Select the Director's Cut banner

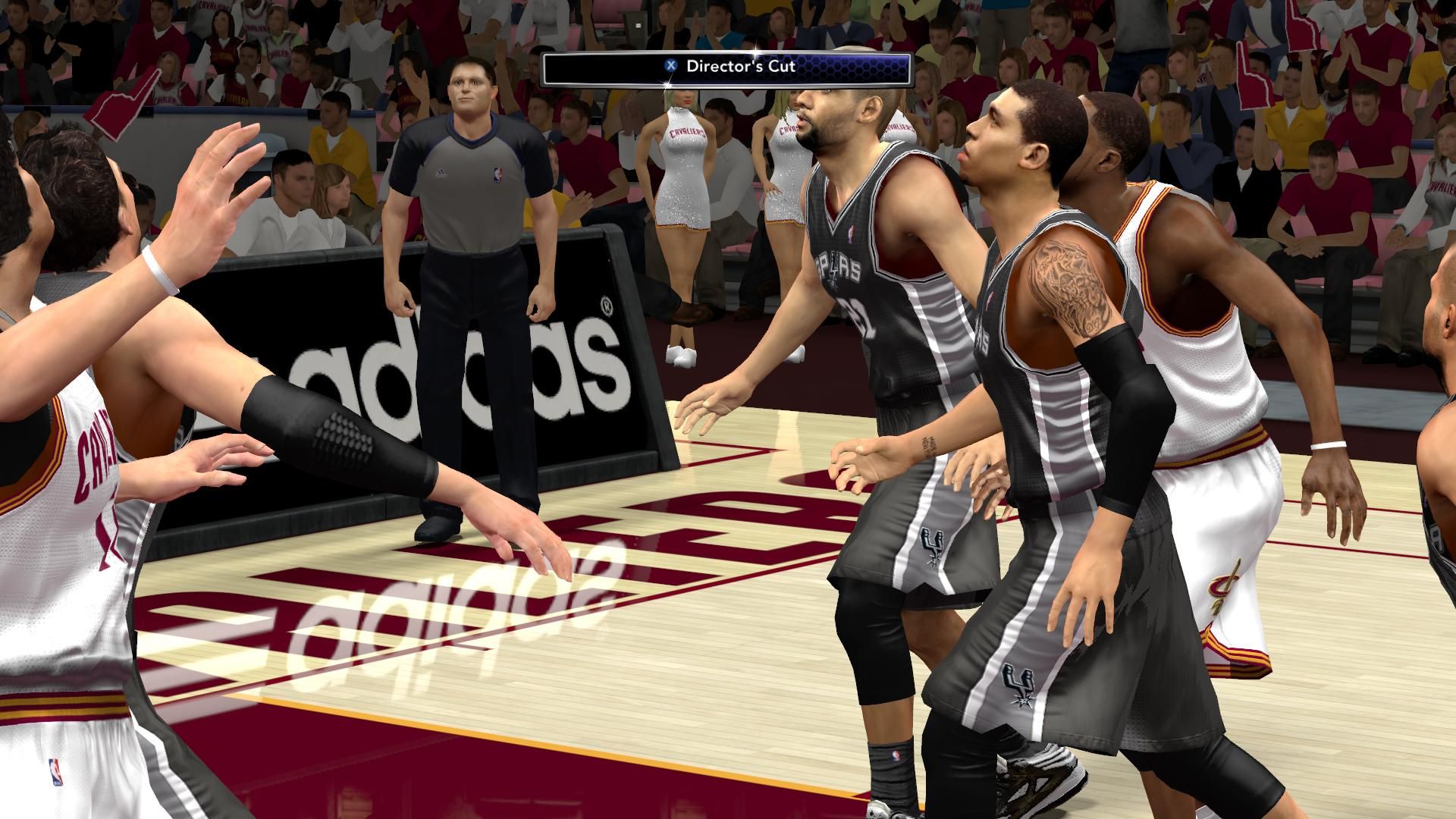726,67
